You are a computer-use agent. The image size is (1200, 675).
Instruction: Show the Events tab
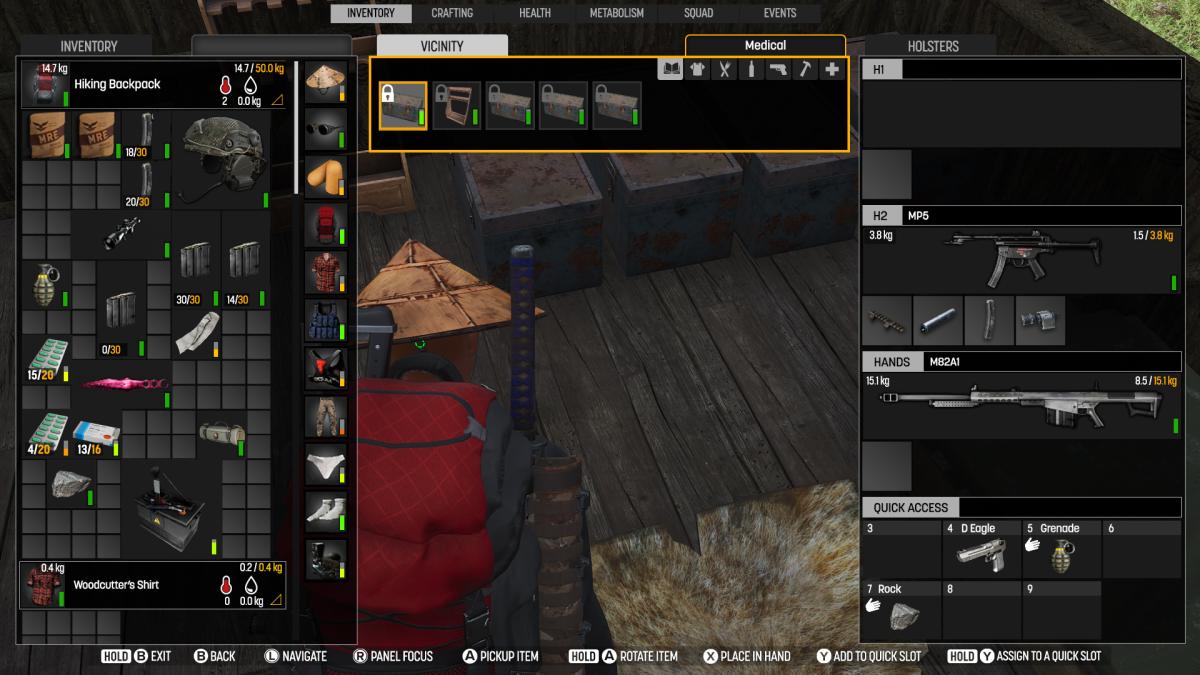780,13
